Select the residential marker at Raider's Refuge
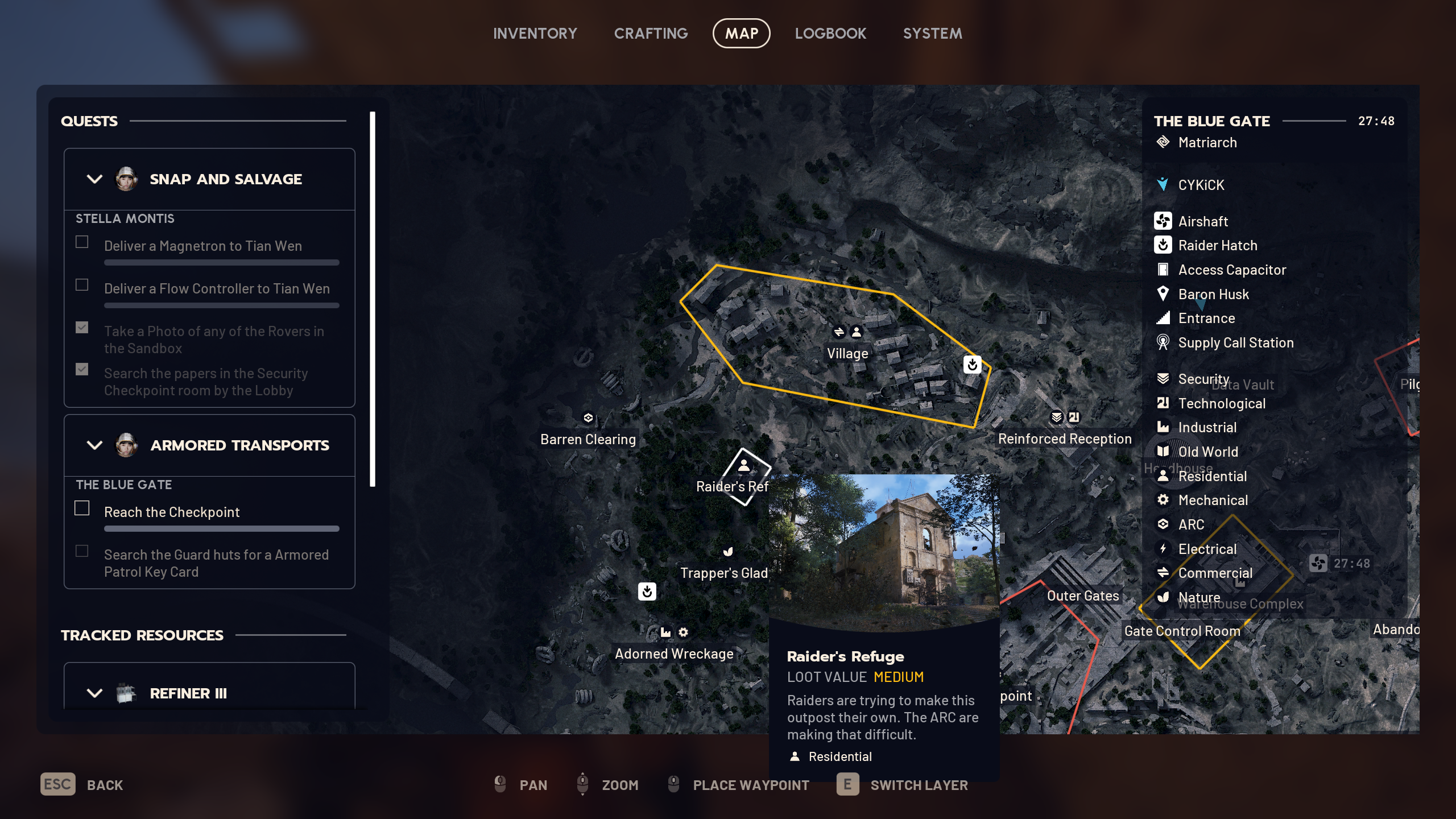The image size is (1456, 819). [x=742, y=465]
